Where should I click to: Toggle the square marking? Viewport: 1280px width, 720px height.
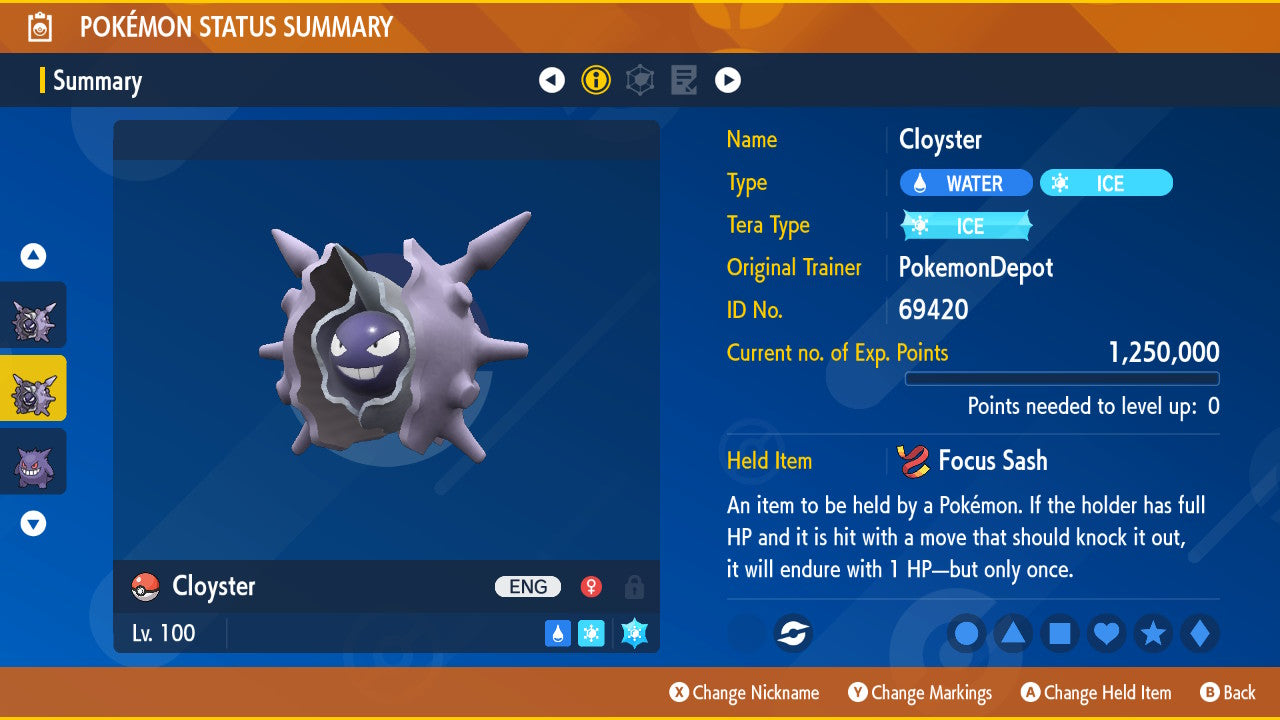[1060, 634]
